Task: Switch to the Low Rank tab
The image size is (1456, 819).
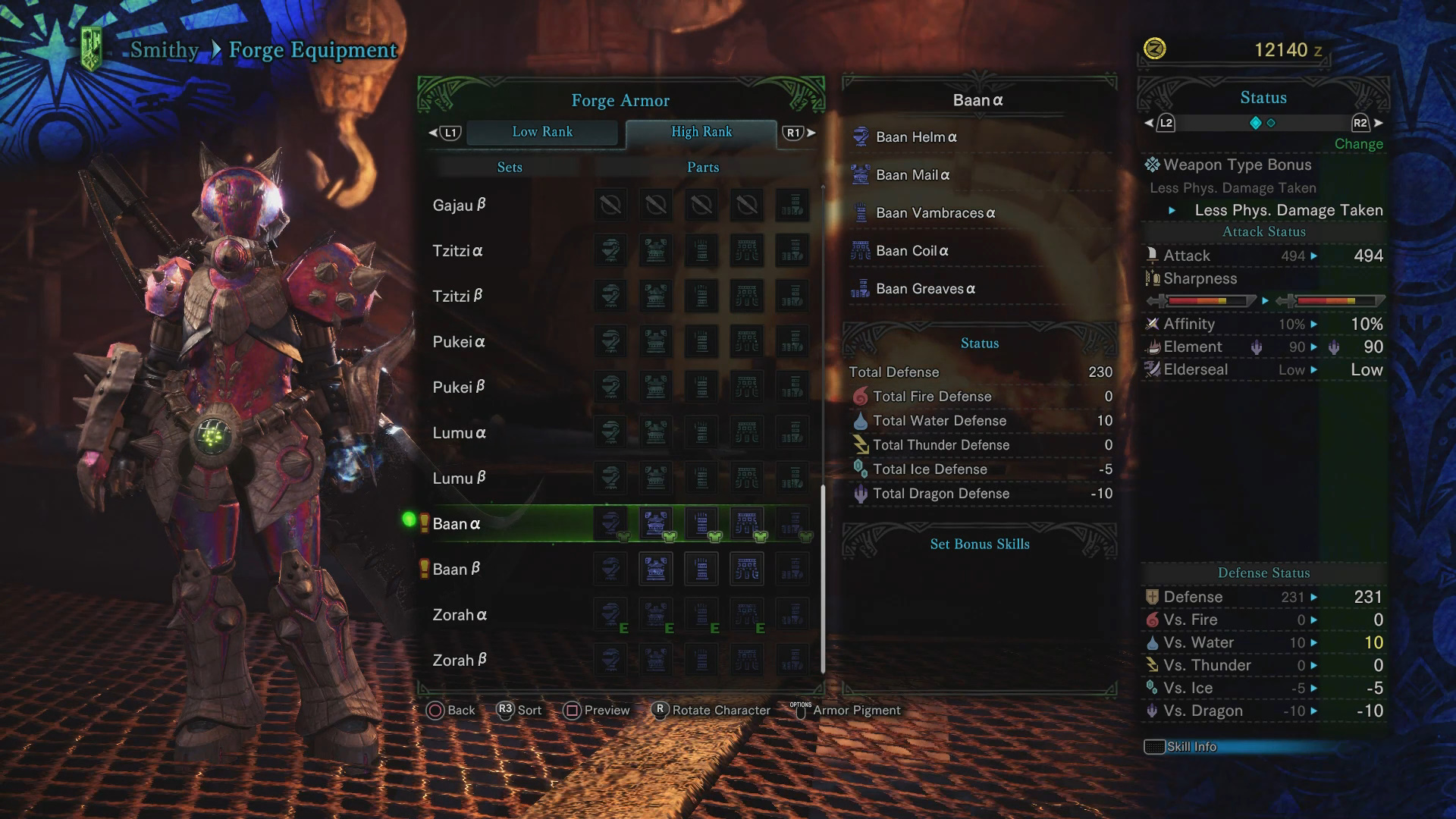Action: (x=543, y=132)
